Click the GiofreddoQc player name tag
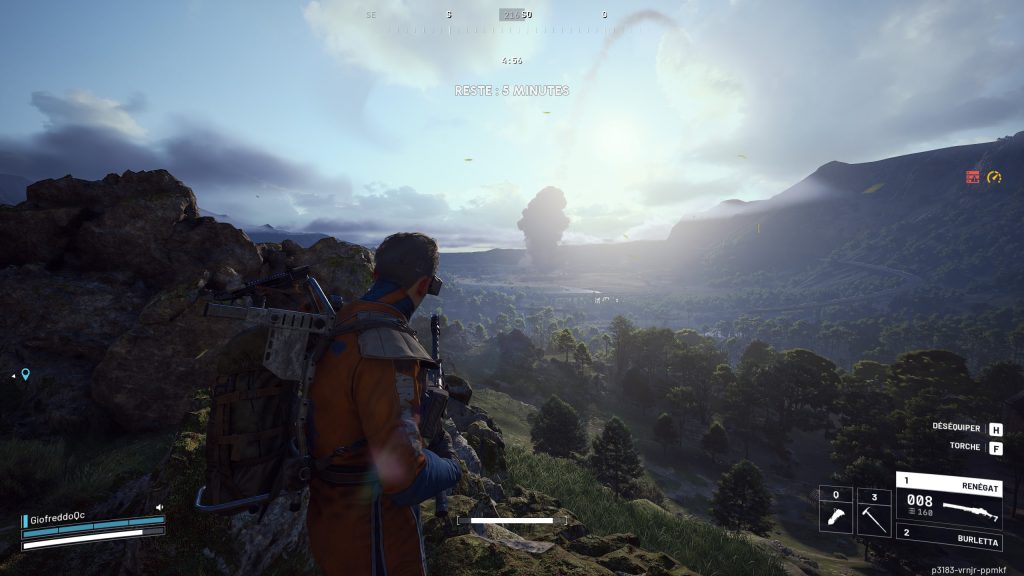 pyautogui.click(x=57, y=520)
